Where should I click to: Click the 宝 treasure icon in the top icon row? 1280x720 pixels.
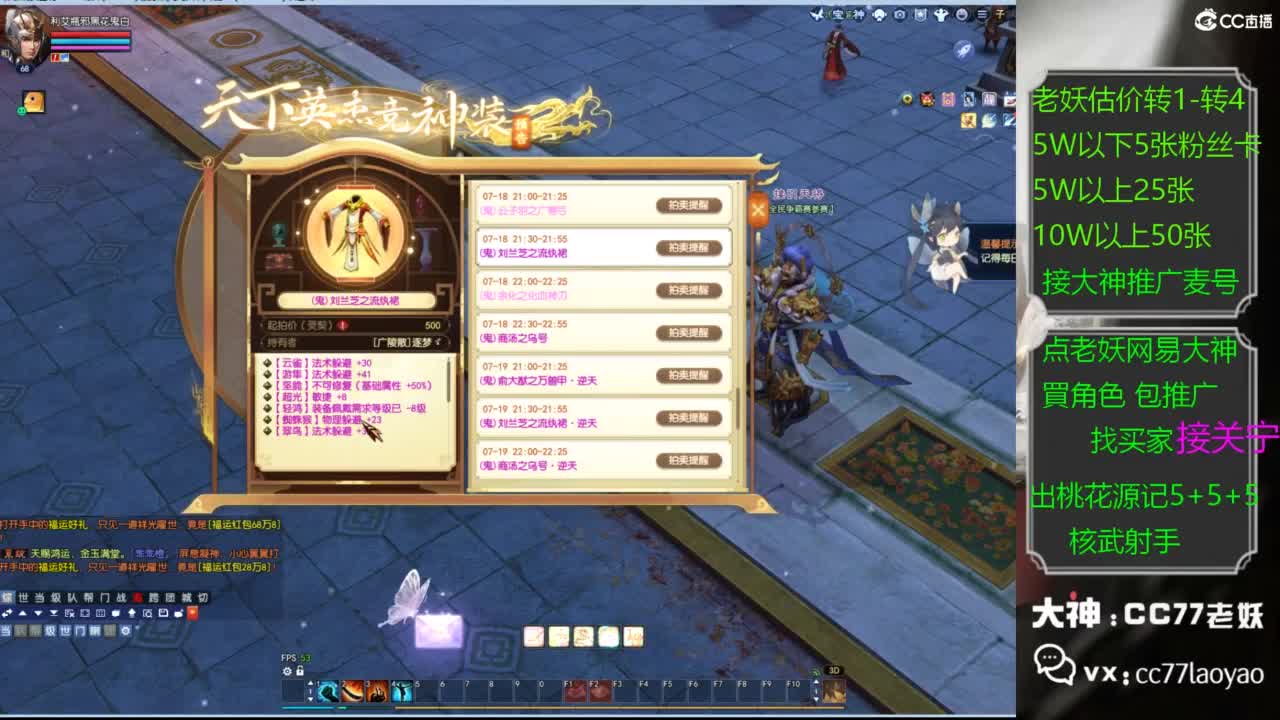(x=841, y=14)
